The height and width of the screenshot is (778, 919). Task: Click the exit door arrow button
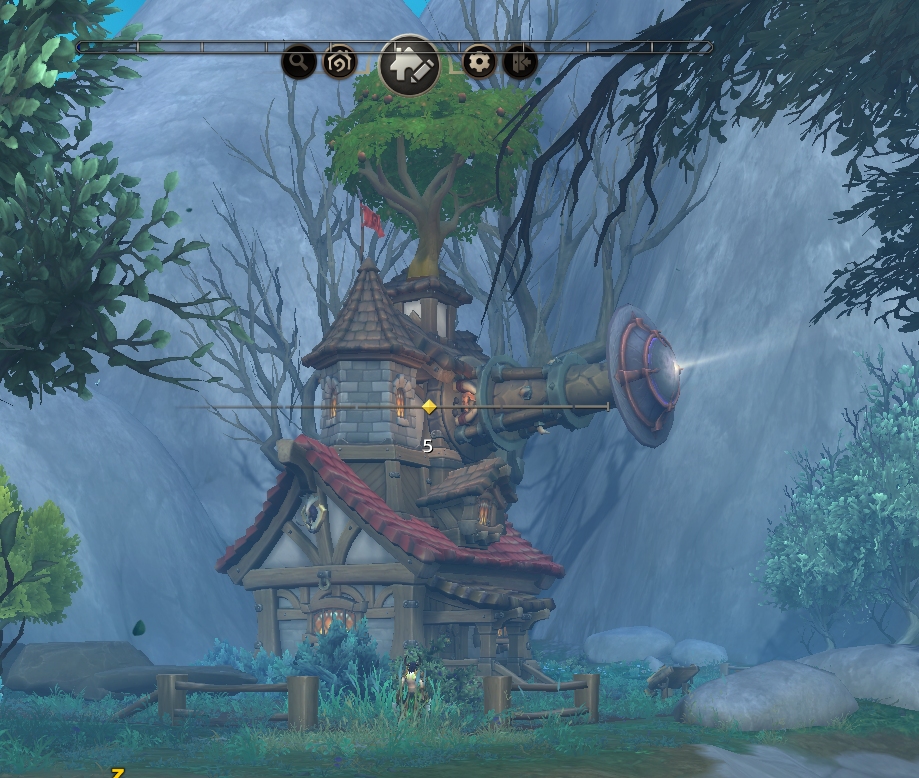(x=520, y=63)
